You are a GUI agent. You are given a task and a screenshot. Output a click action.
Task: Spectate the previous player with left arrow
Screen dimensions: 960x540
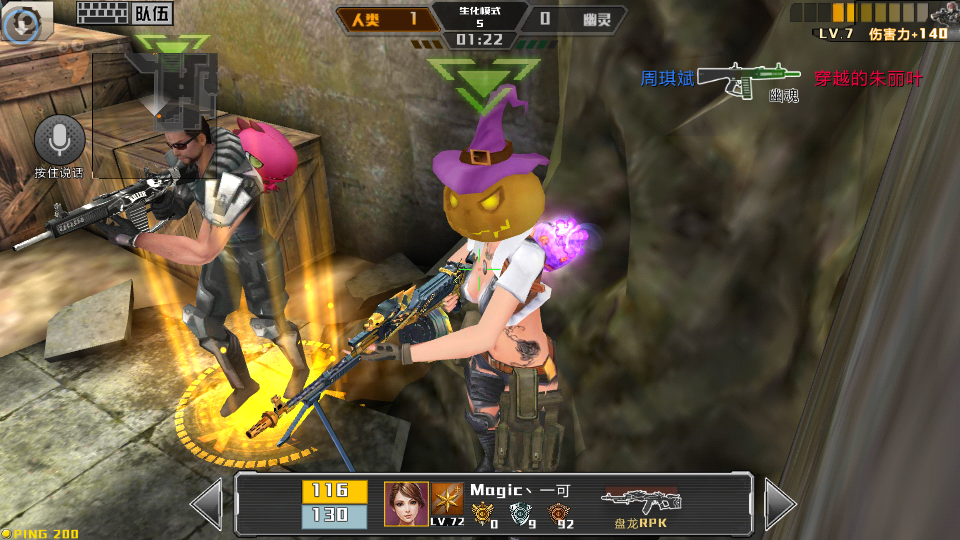[207, 504]
